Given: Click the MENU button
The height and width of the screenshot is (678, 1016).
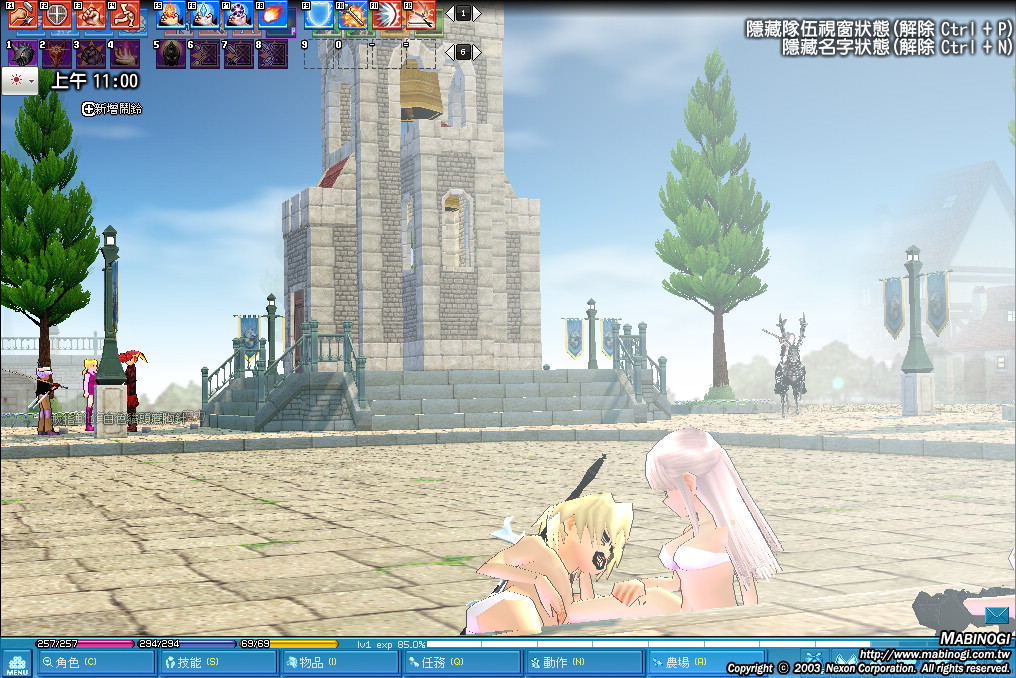Looking at the screenshot, I should coord(17,662).
